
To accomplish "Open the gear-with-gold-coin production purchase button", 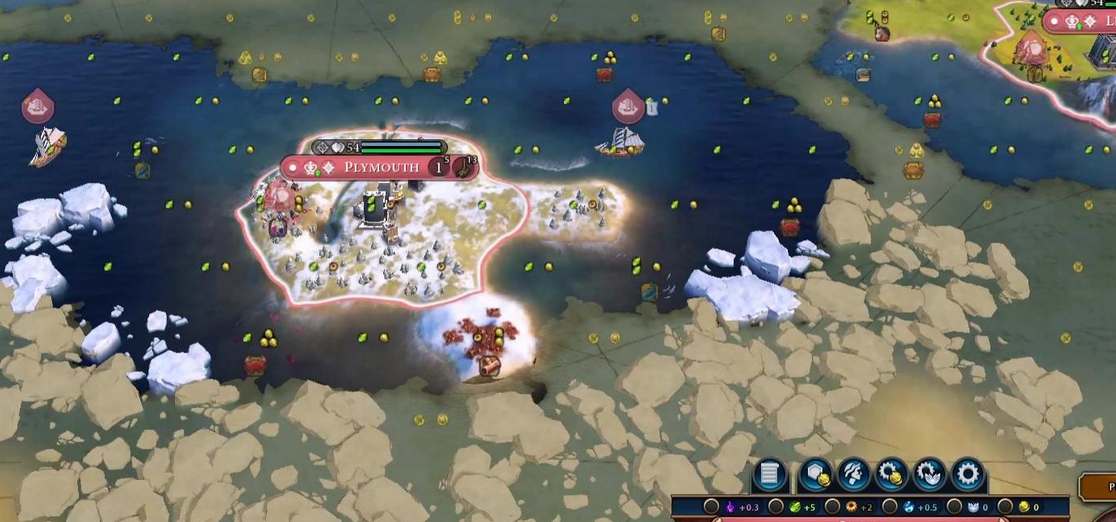I will [890, 474].
